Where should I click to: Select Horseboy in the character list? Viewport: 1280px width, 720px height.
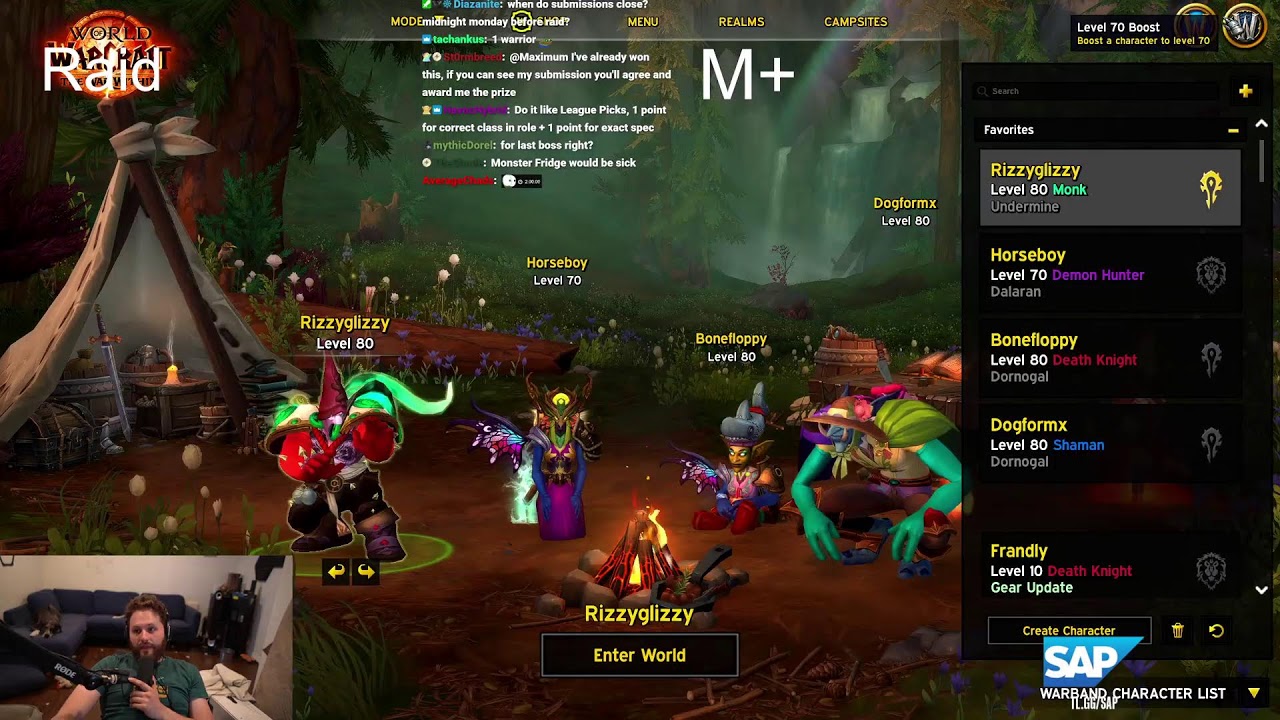click(1109, 273)
